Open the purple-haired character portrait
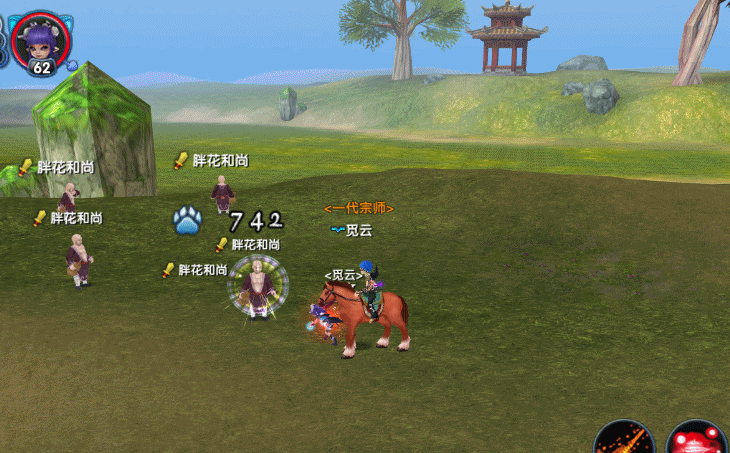 coord(41,38)
